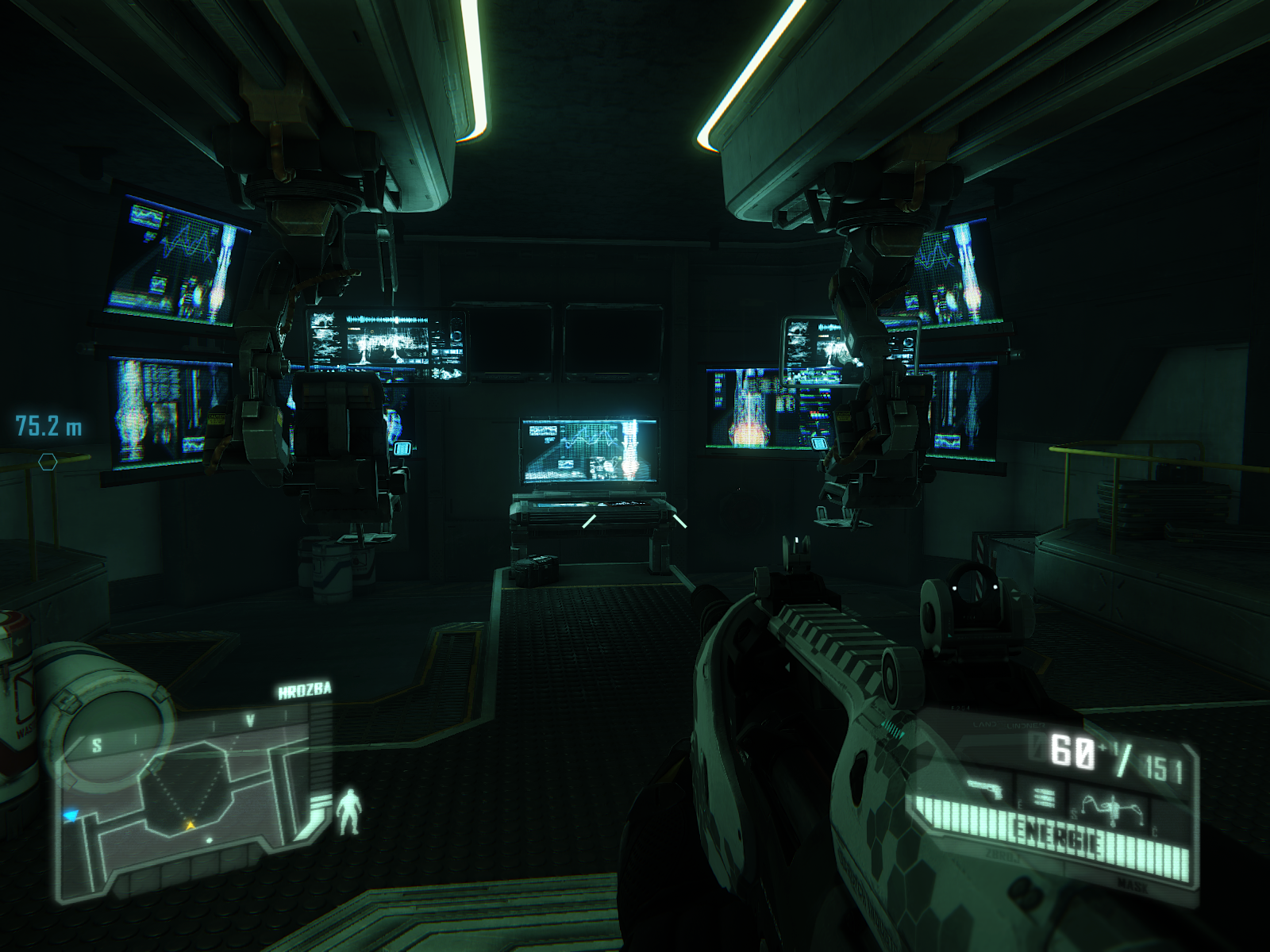Click the three-bar fire mode icon
Viewport: 1270px width, 952px height.
pyautogui.click(x=1045, y=797)
